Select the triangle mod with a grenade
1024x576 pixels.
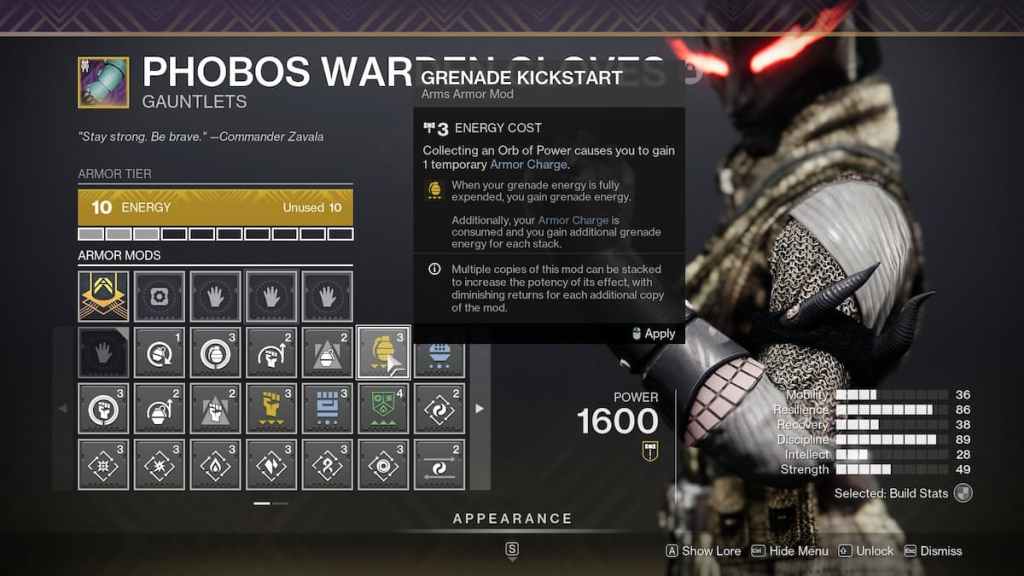click(327, 352)
